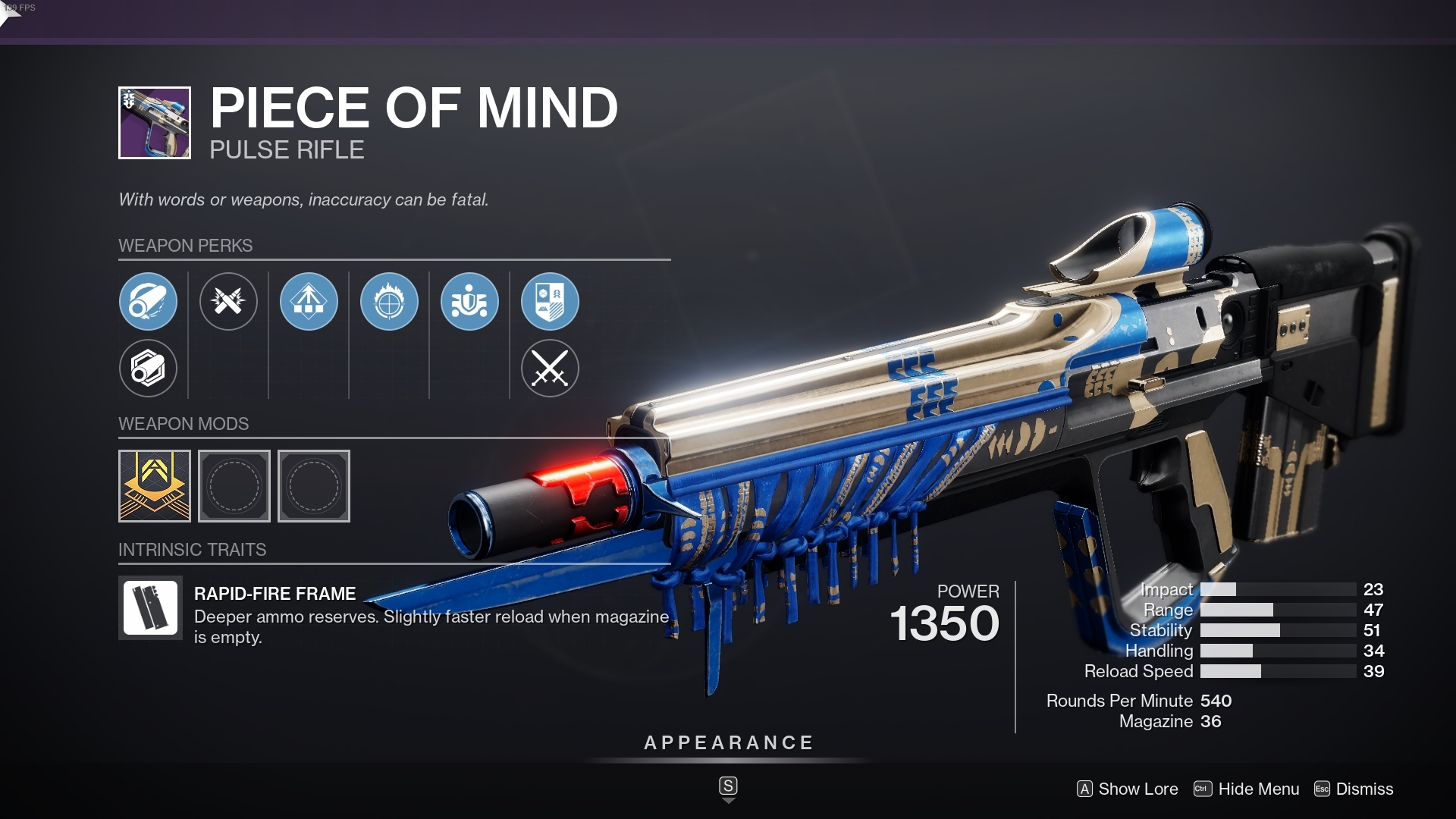1456x819 pixels.
Task: Select the alternate barrel perk below it
Action: [149, 369]
